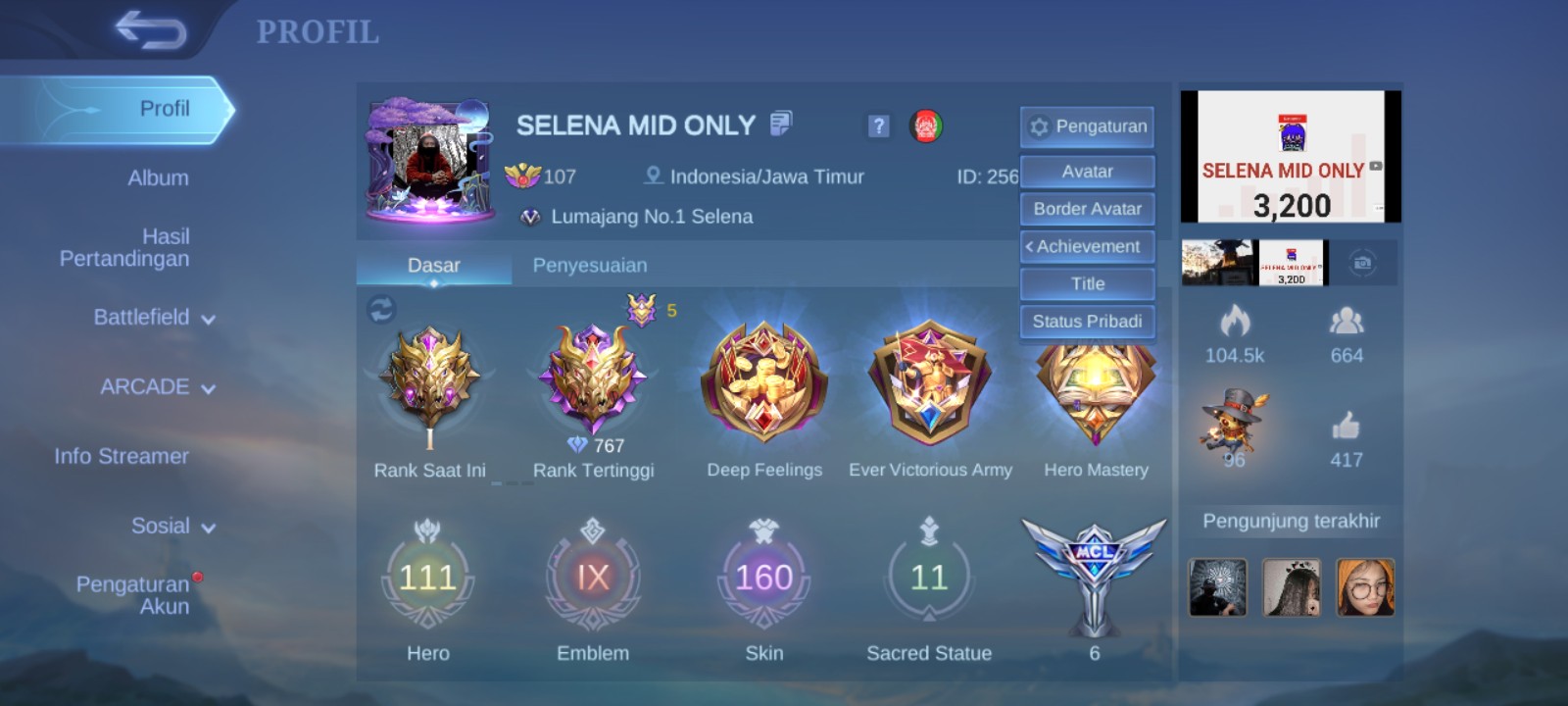The image size is (1568, 706).
Task: Go back using the return arrow
Action: point(150,29)
